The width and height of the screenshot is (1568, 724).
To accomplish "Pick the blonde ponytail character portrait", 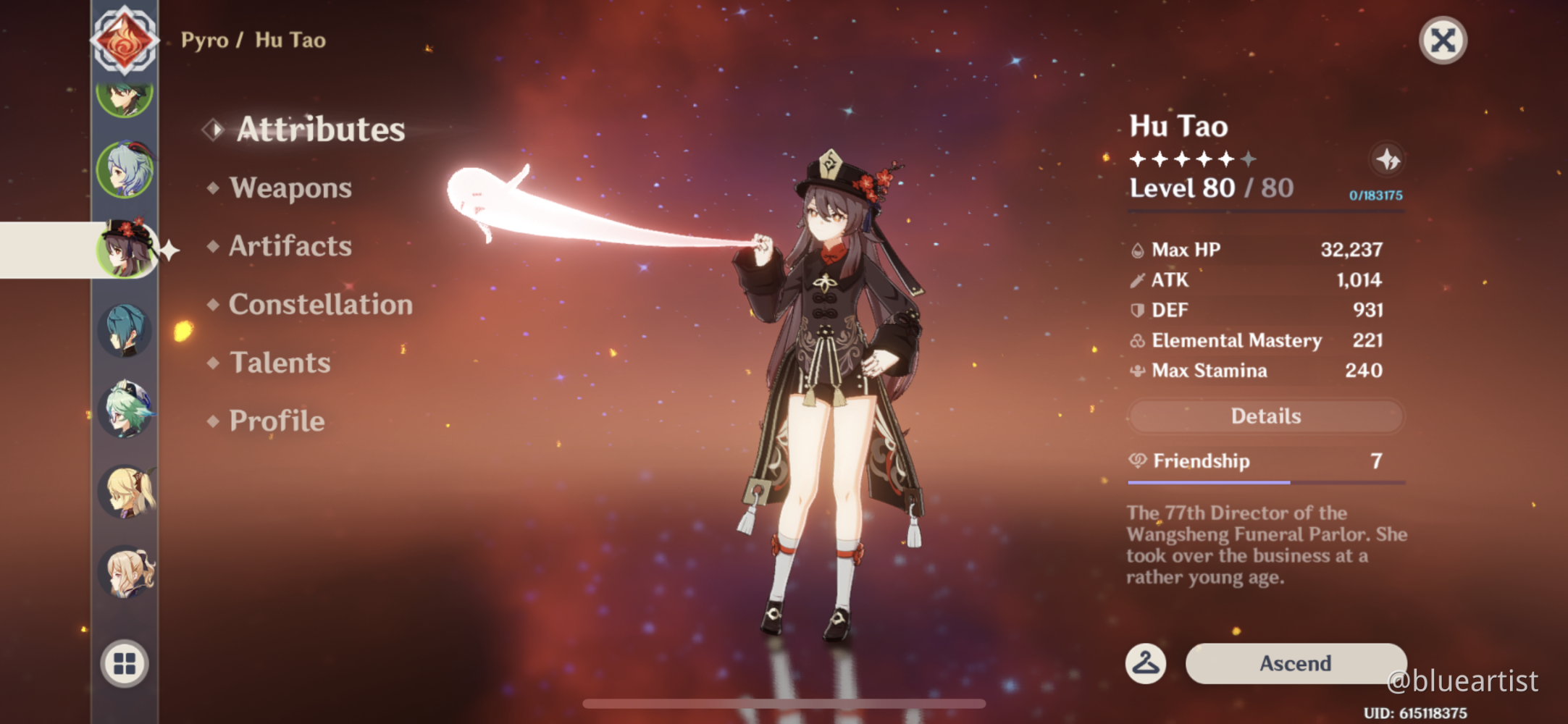I will pyautogui.click(x=125, y=492).
